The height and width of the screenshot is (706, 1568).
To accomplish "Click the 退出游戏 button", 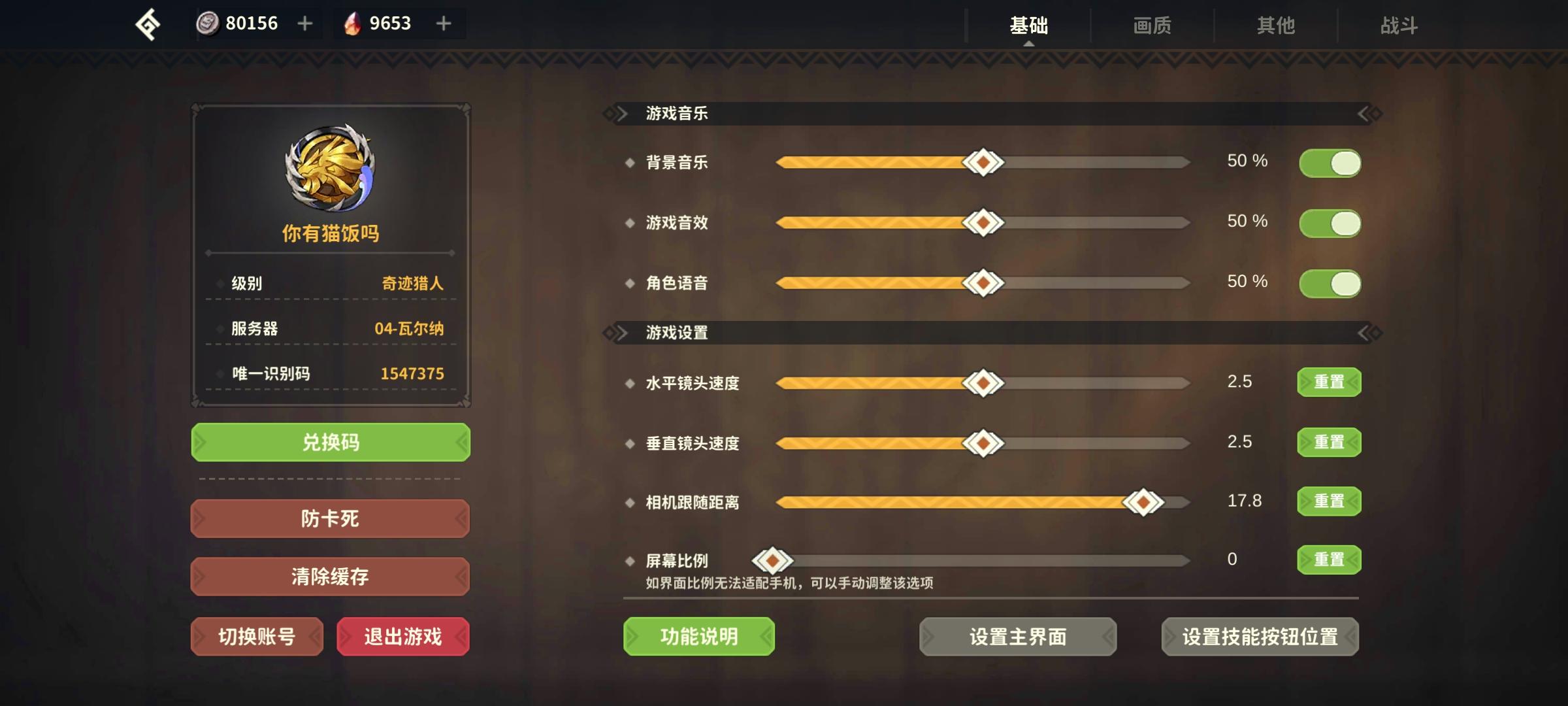I will (402, 635).
